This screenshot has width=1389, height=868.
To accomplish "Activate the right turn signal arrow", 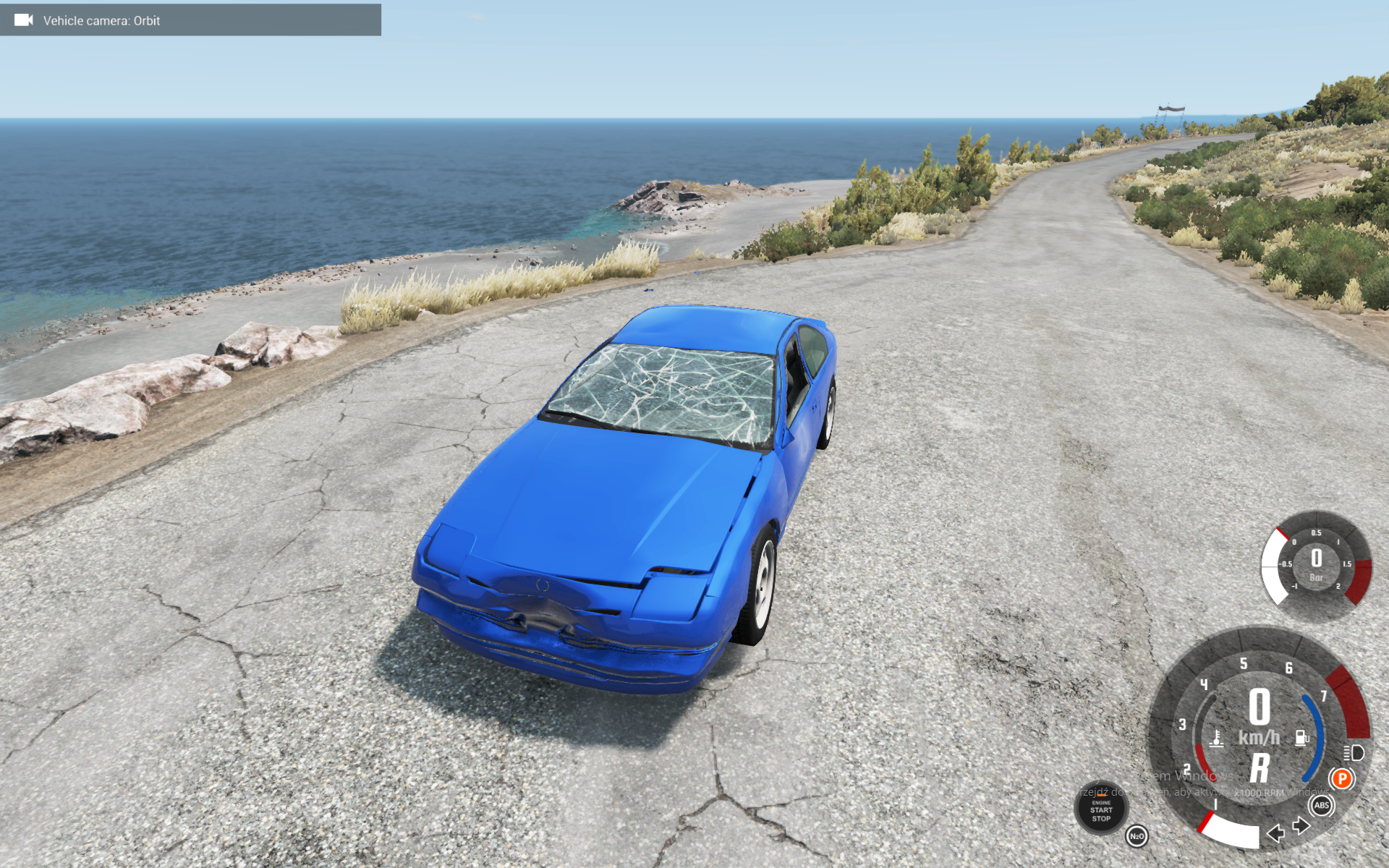I will click(1301, 825).
